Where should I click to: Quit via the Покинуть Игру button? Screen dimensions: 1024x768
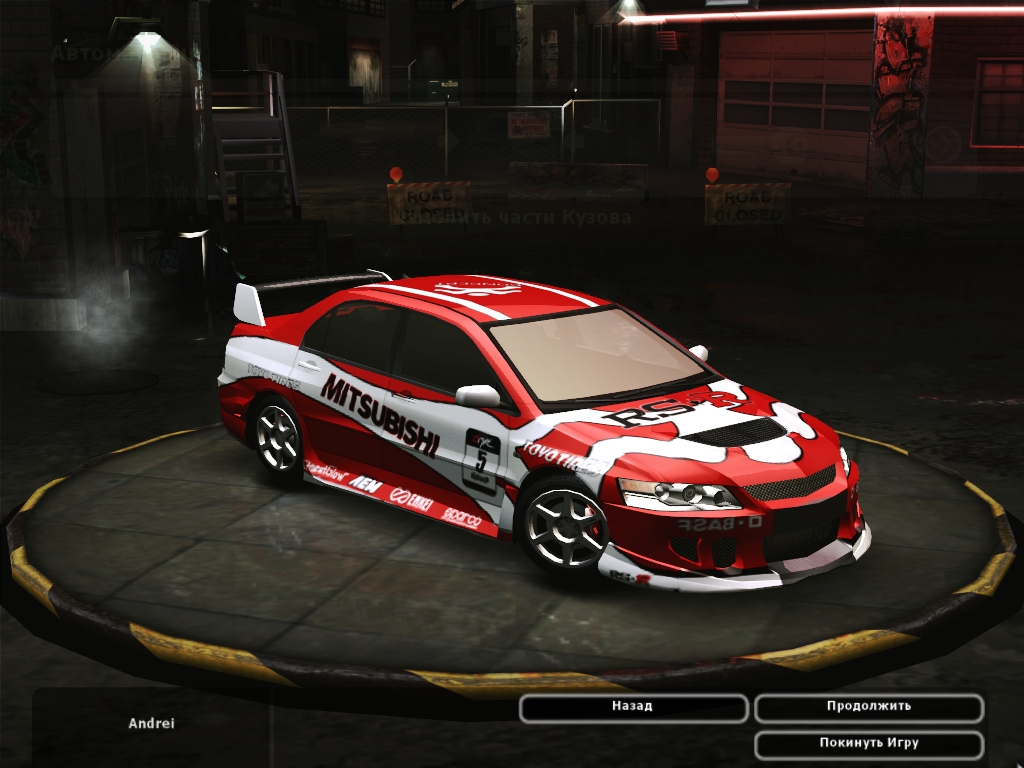pos(868,744)
